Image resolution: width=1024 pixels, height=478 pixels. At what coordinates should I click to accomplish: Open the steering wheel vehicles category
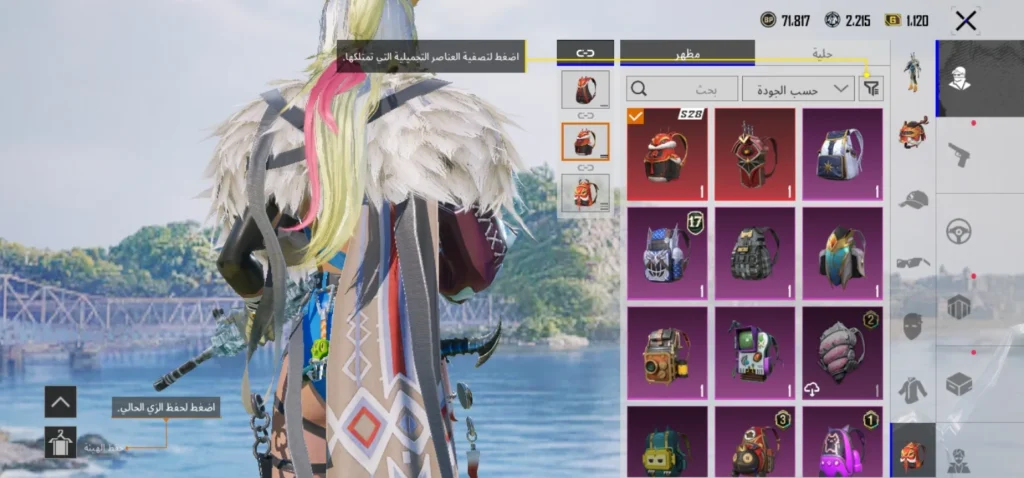click(959, 231)
